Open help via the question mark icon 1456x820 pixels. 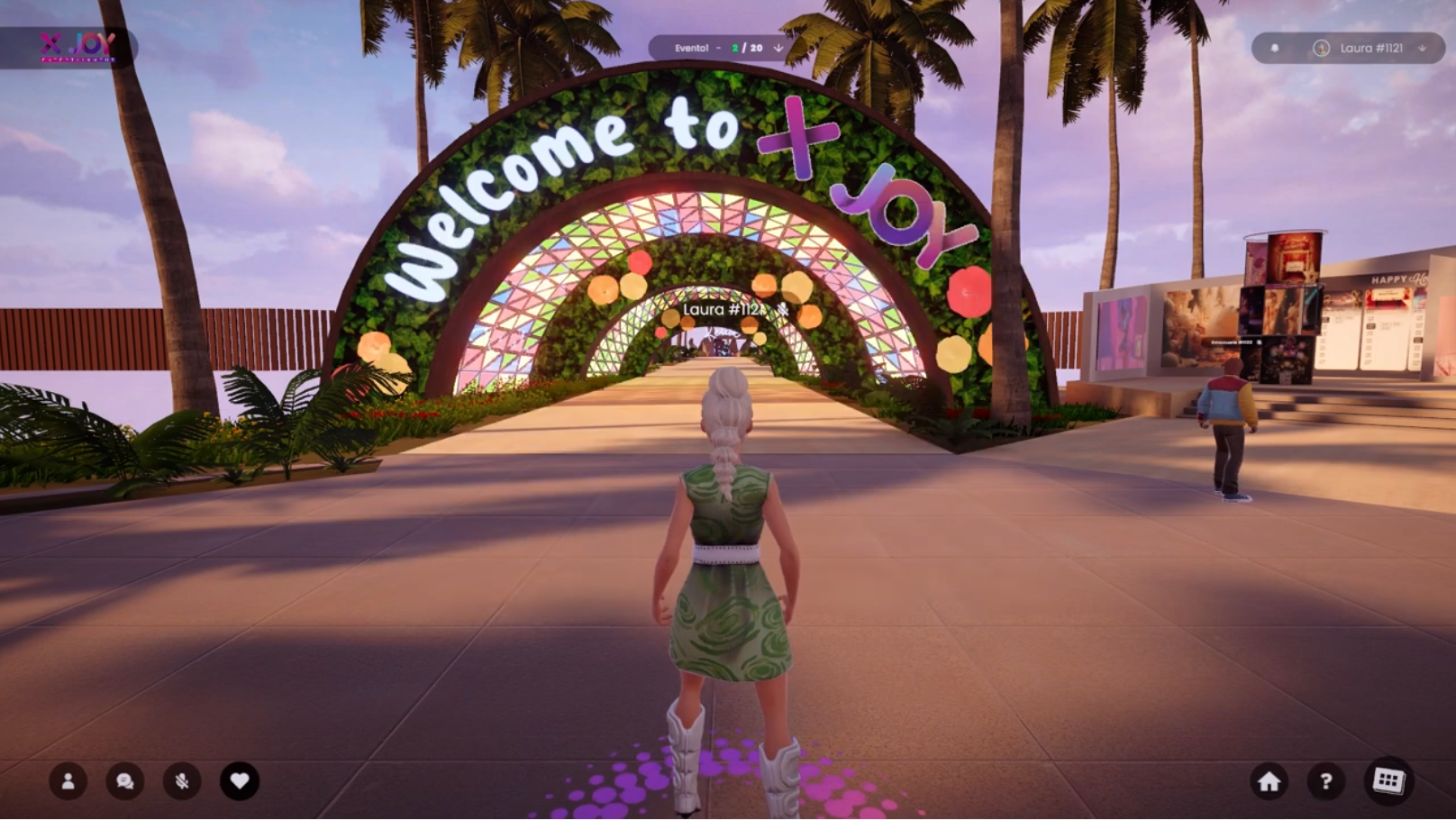pyautogui.click(x=1324, y=782)
